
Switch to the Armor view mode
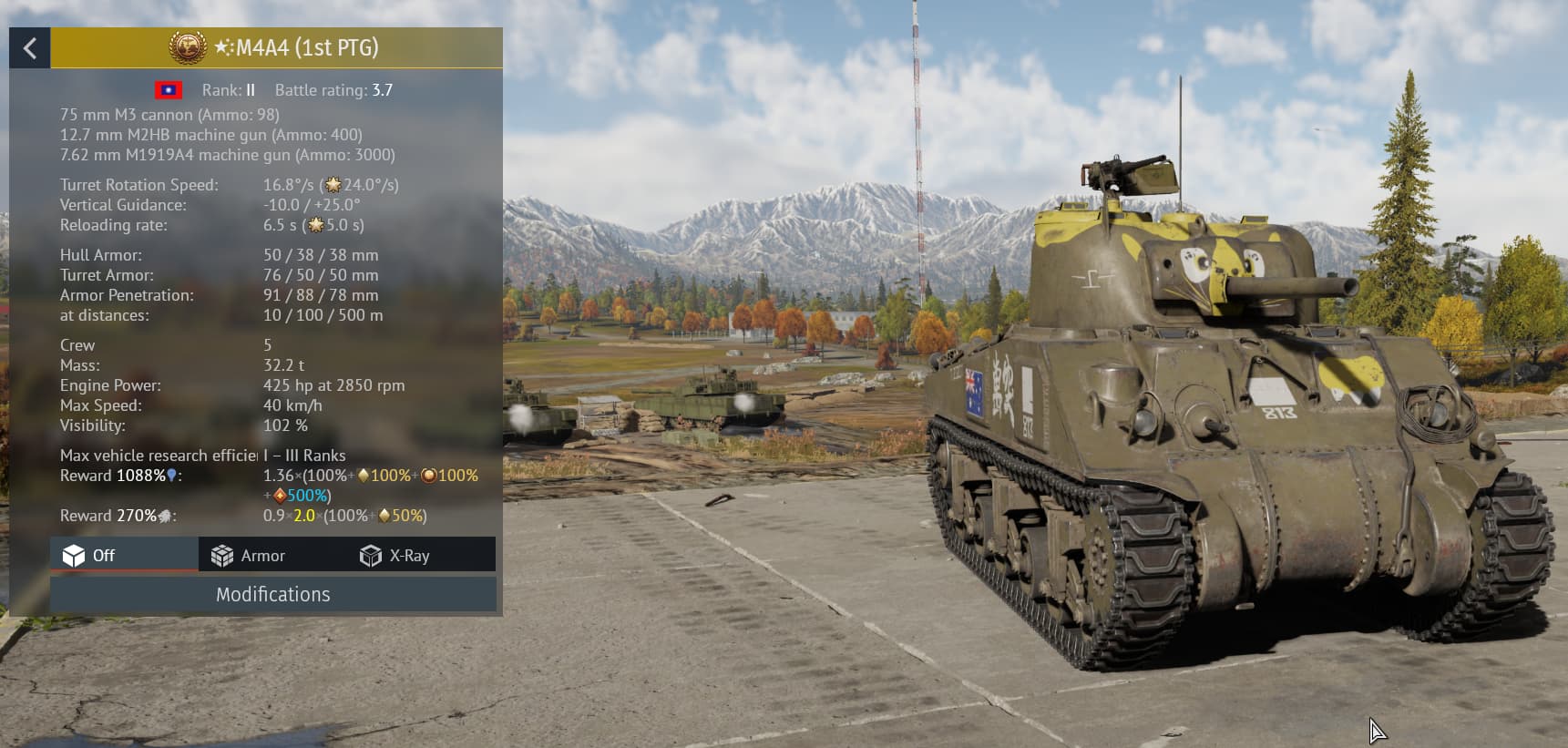(x=249, y=556)
